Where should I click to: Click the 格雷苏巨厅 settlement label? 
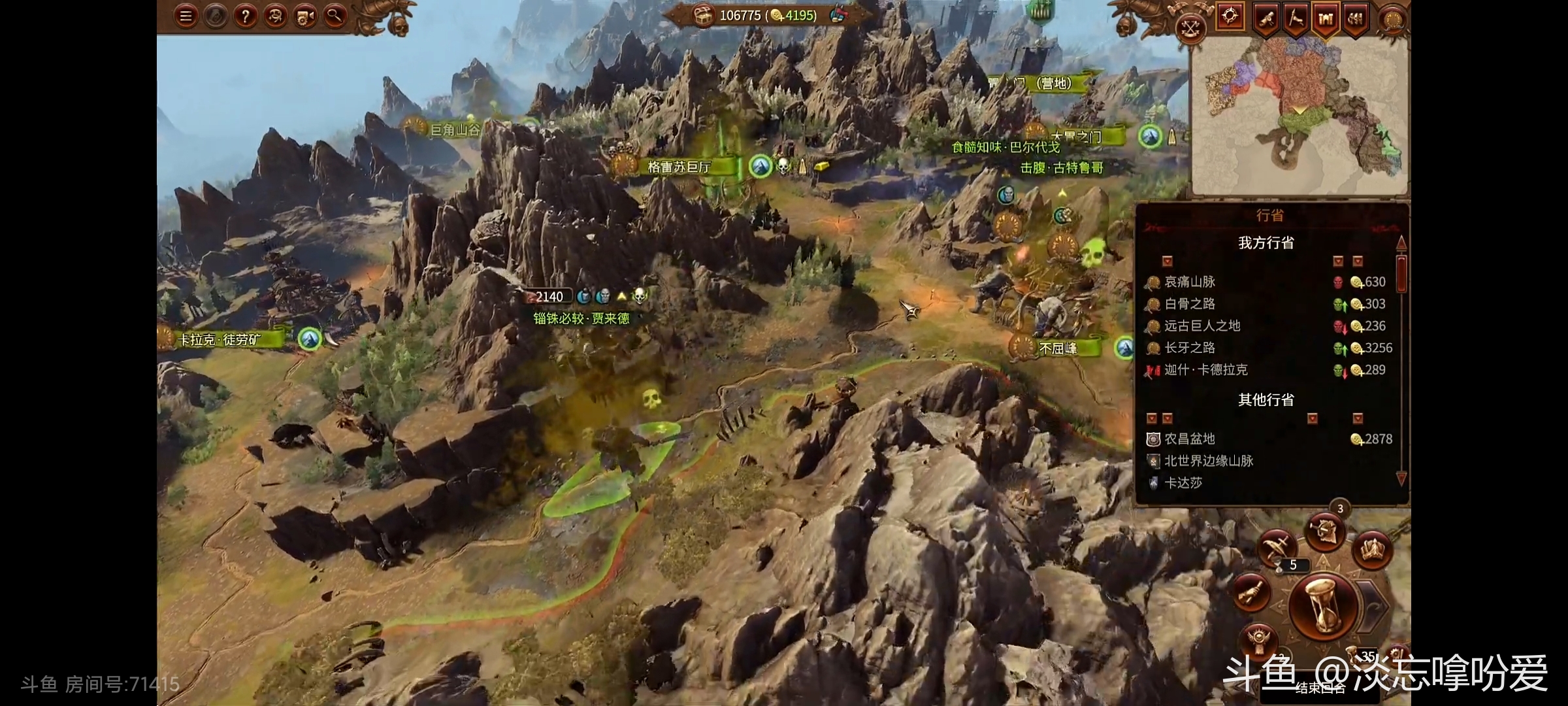click(678, 167)
